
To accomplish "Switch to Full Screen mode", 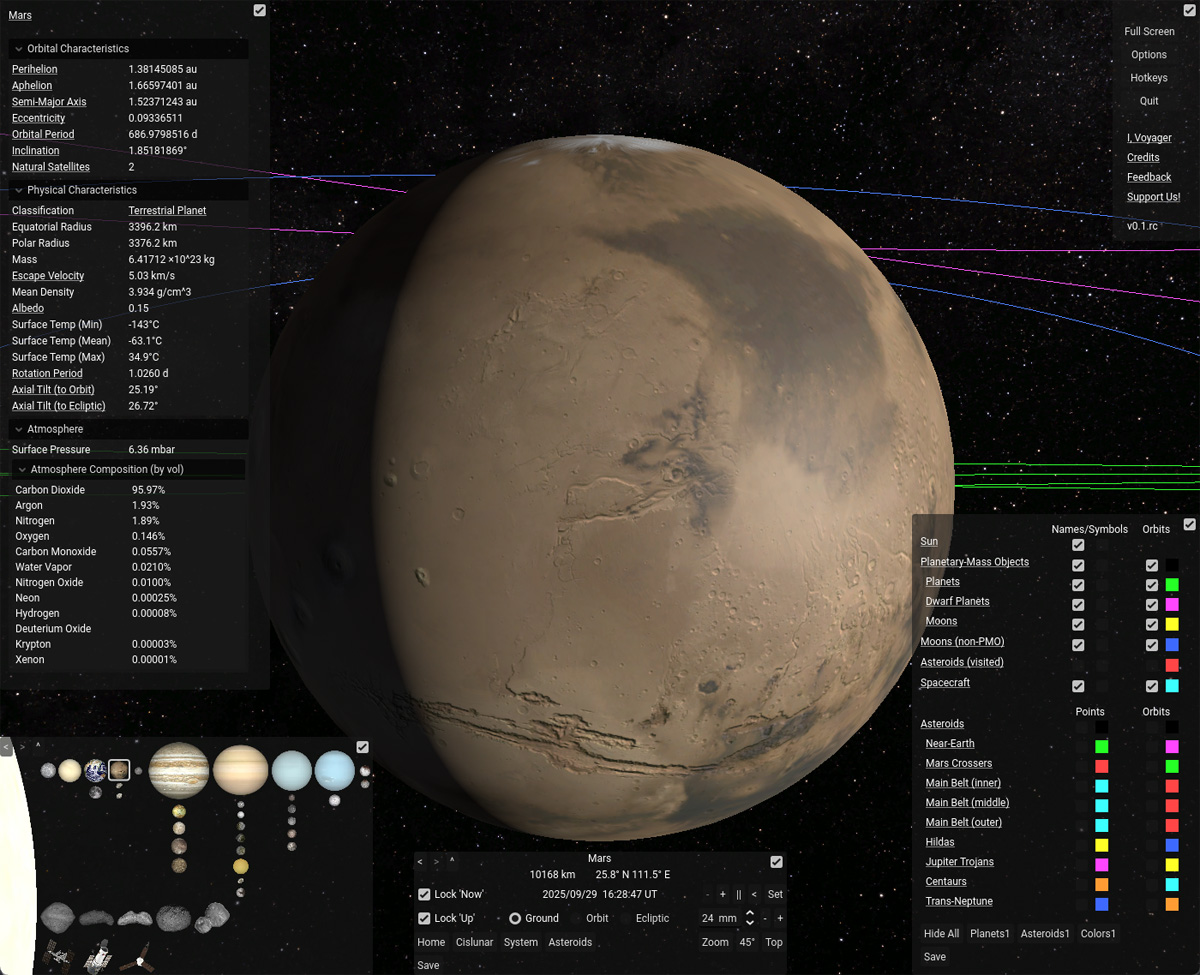I will [1149, 32].
